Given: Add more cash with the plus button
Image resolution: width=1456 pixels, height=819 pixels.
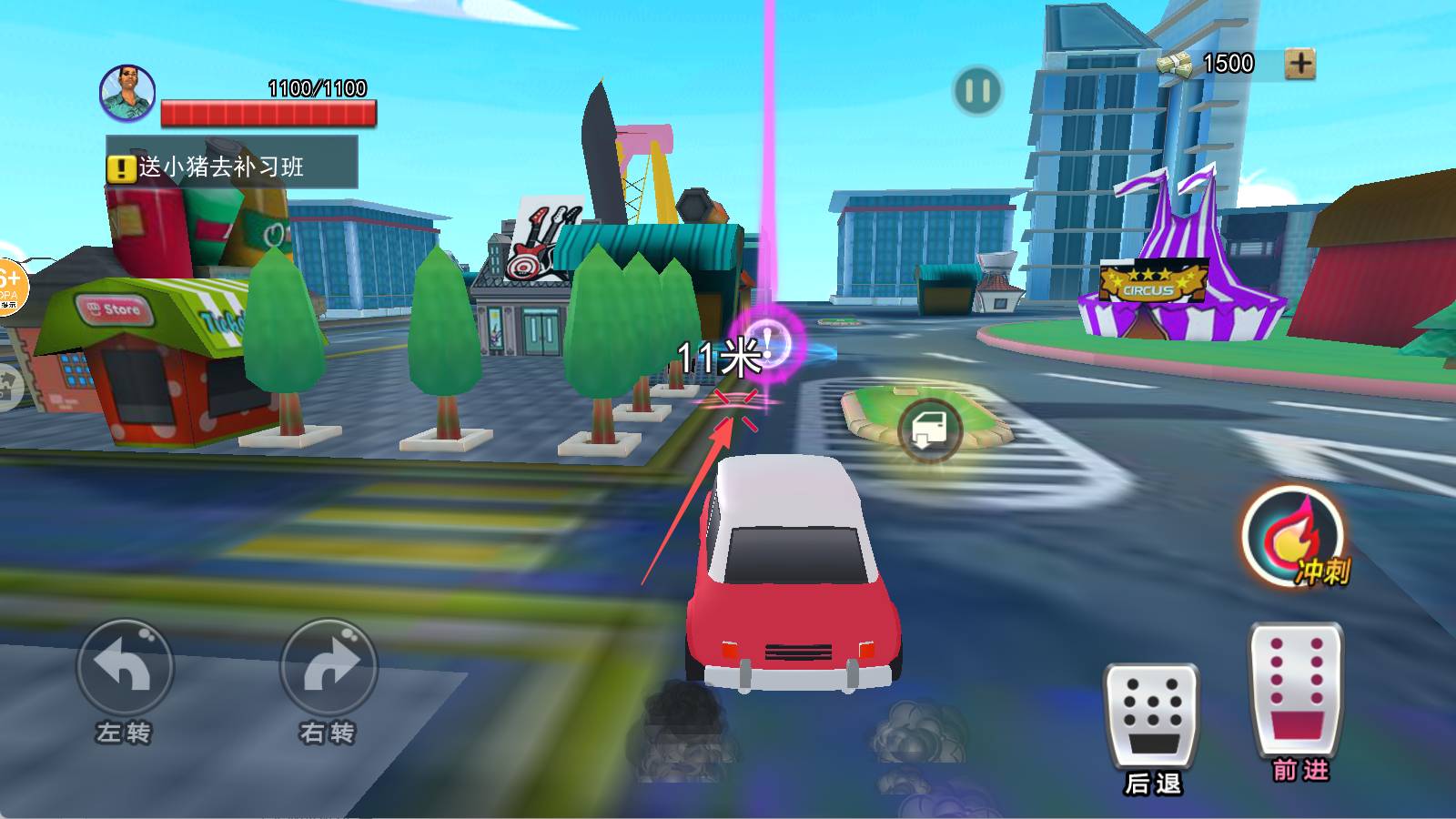Looking at the screenshot, I should (x=1299, y=64).
